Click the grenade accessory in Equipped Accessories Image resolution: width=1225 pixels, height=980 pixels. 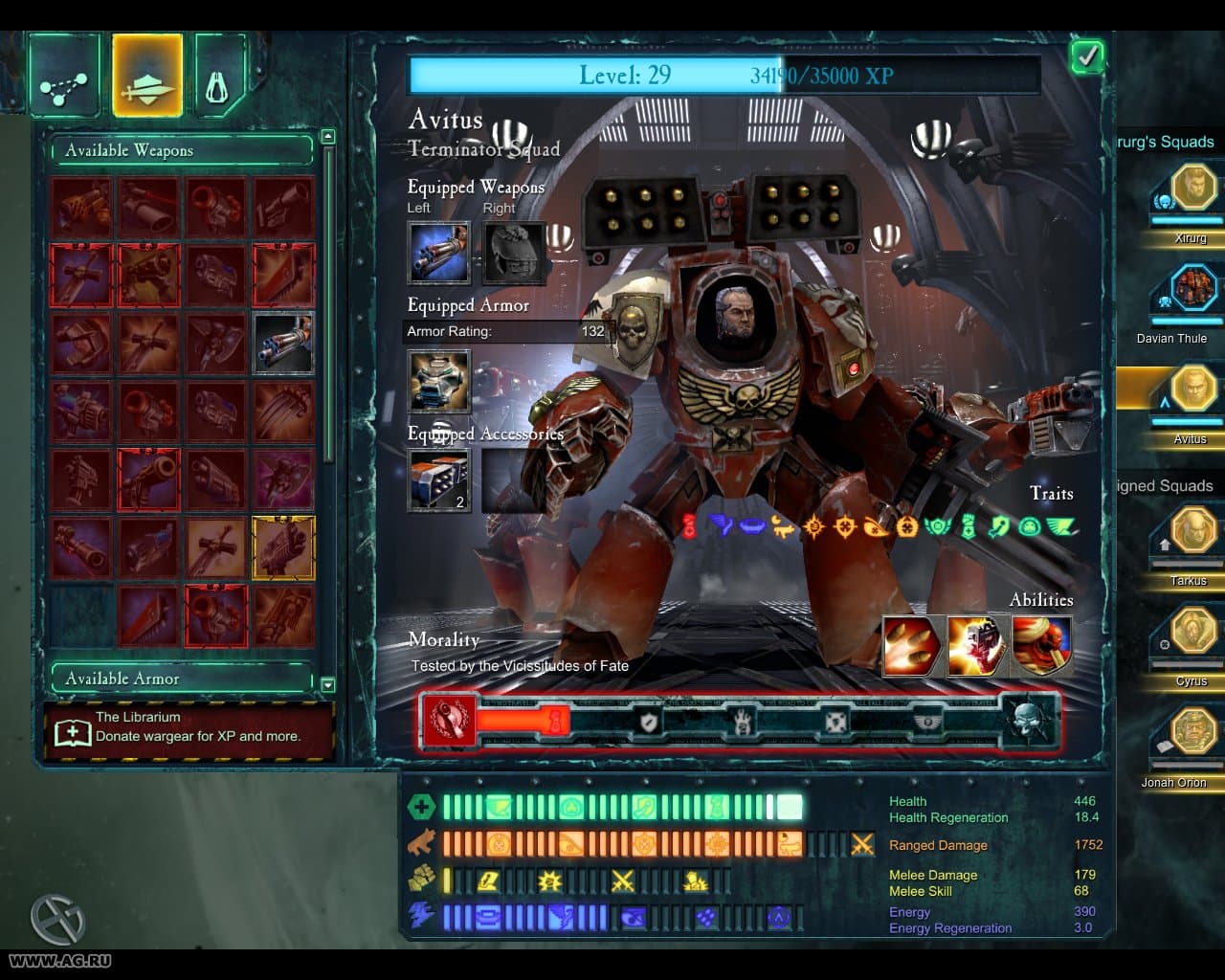tap(438, 479)
